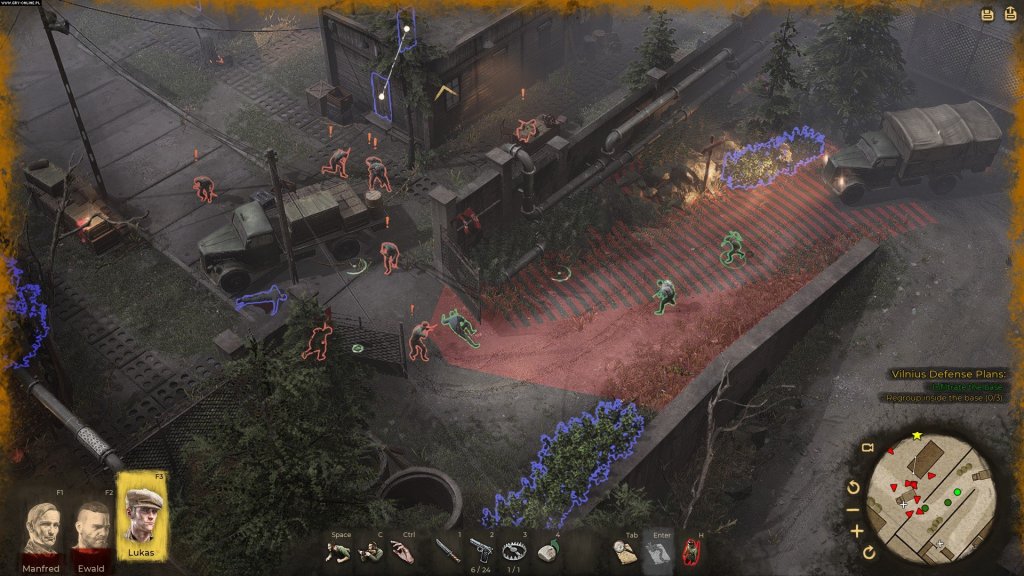Toggle the crawl/prone stance icon
Image resolution: width=1024 pixels, height=576 pixels.
[339, 553]
